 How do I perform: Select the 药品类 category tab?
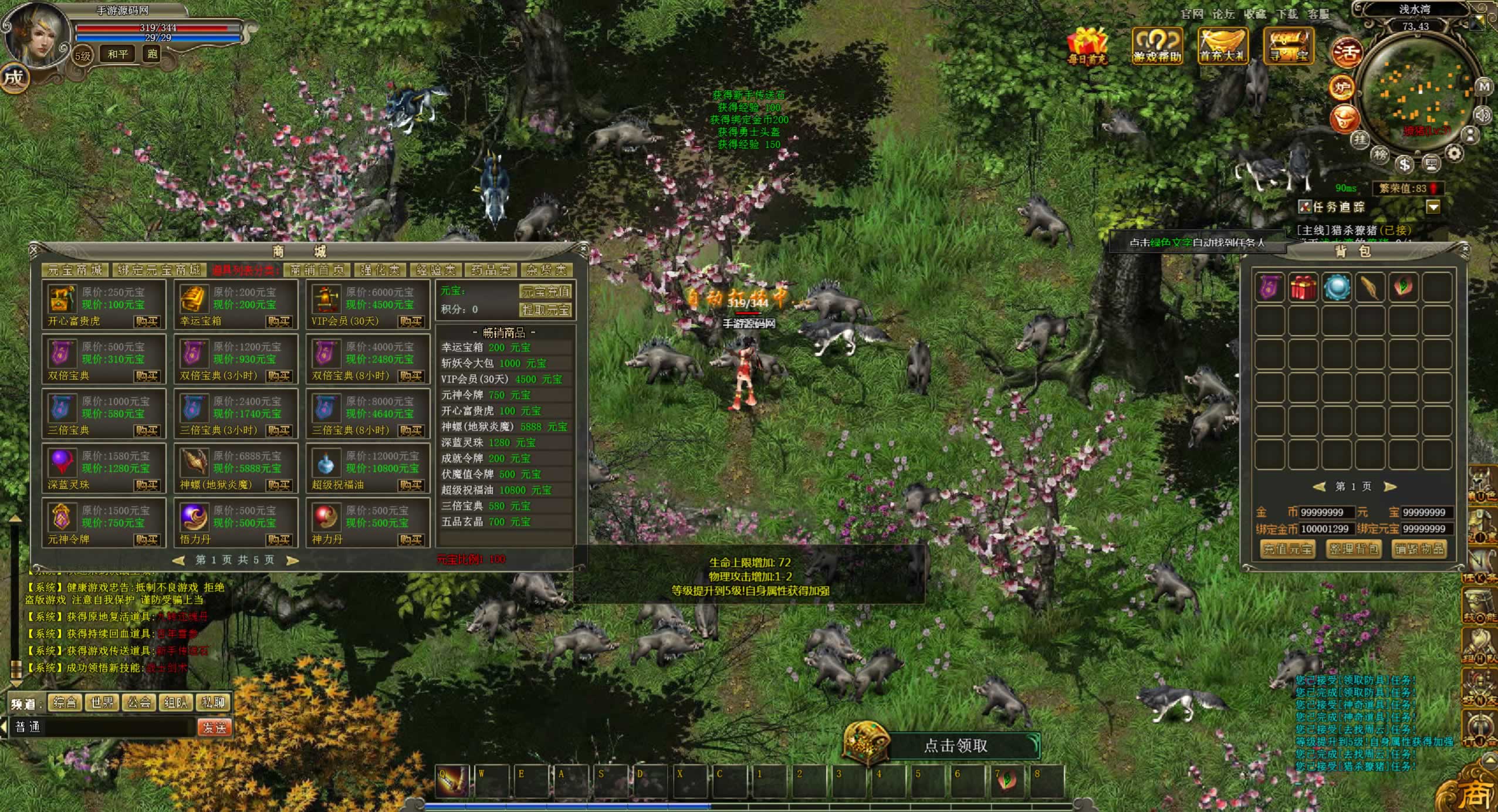pyautogui.click(x=491, y=270)
